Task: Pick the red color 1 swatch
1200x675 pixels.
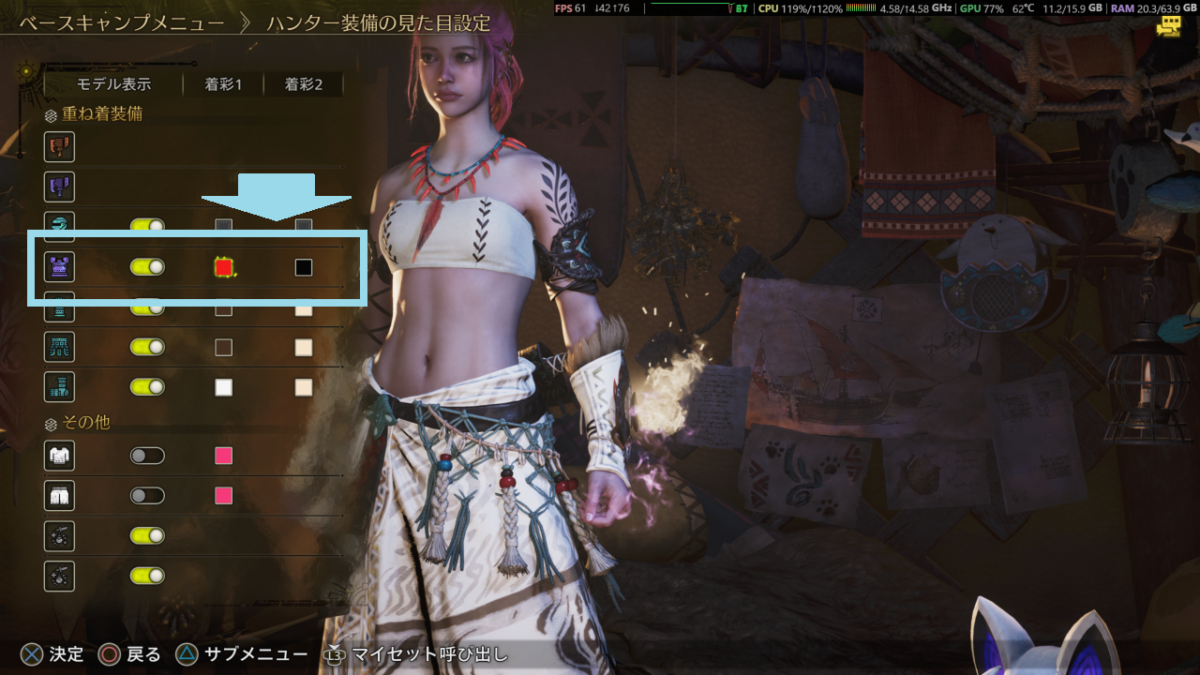Action: pos(224,267)
